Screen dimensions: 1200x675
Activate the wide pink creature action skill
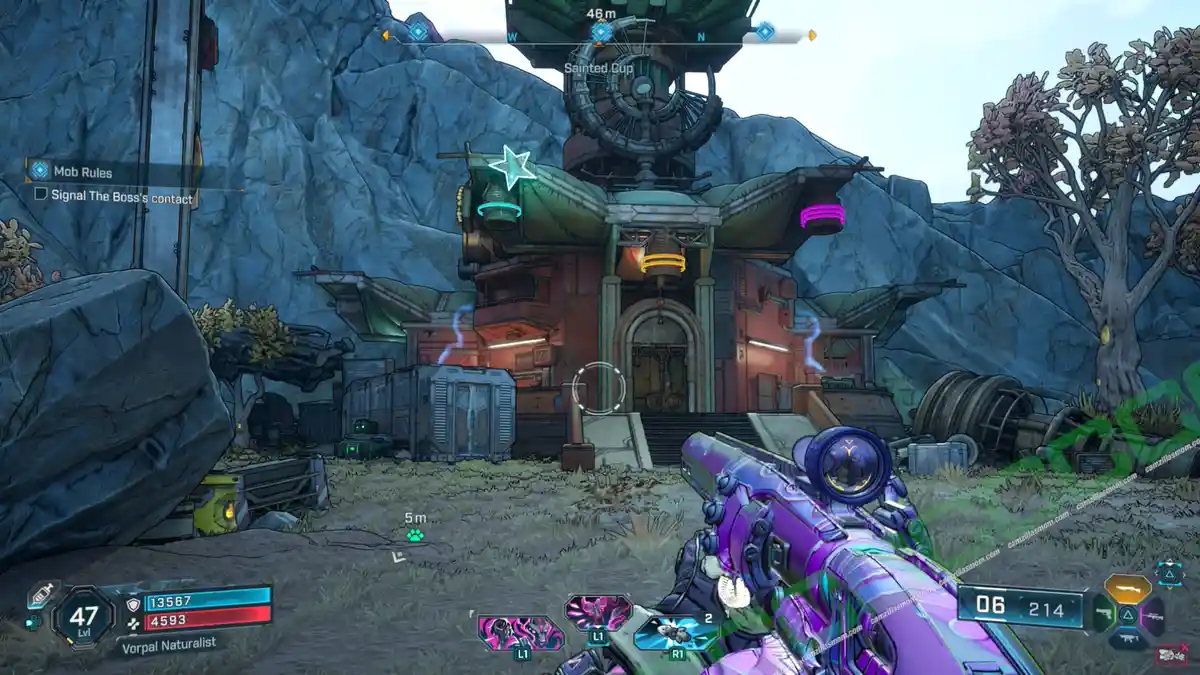click(x=520, y=633)
